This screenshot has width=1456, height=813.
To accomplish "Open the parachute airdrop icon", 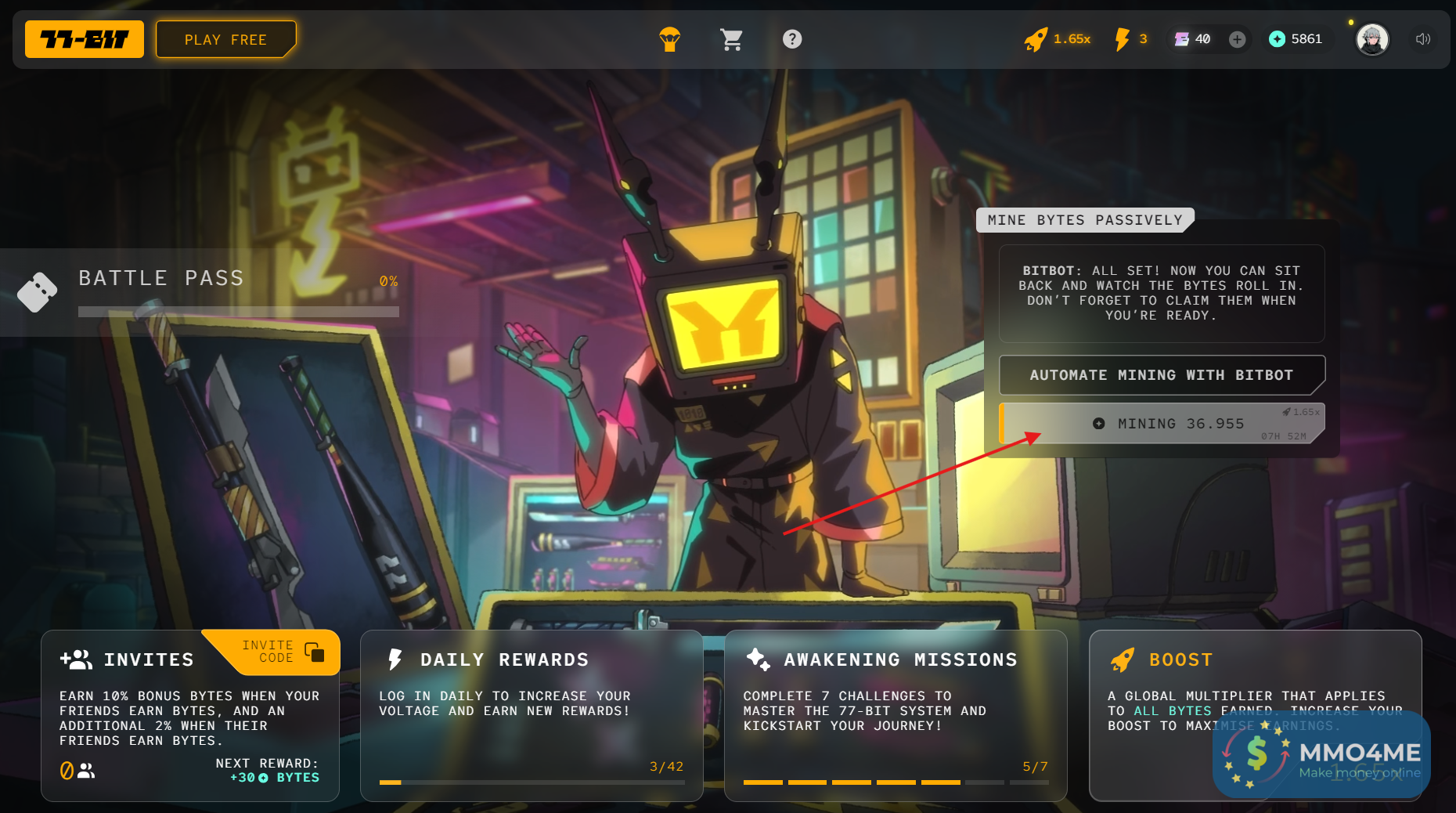I will pyautogui.click(x=669, y=39).
